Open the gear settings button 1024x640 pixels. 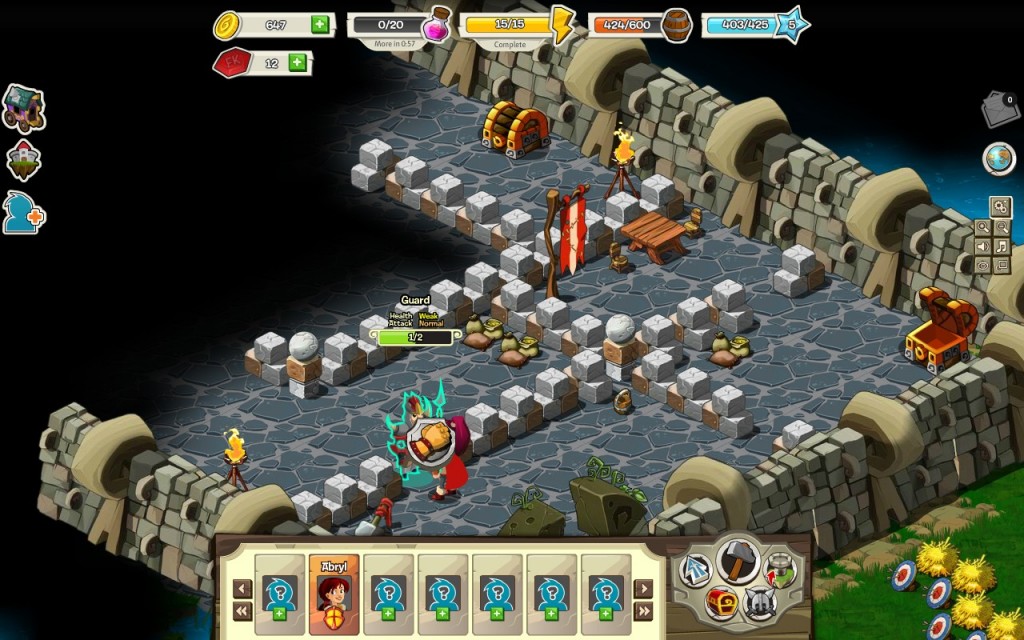[x=999, y=207]
